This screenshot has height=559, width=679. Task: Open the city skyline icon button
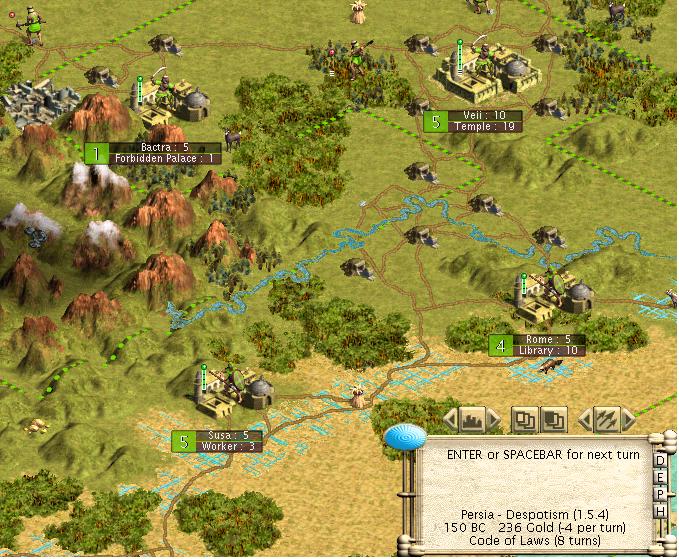pyautogui.click(x=474, y=418)
